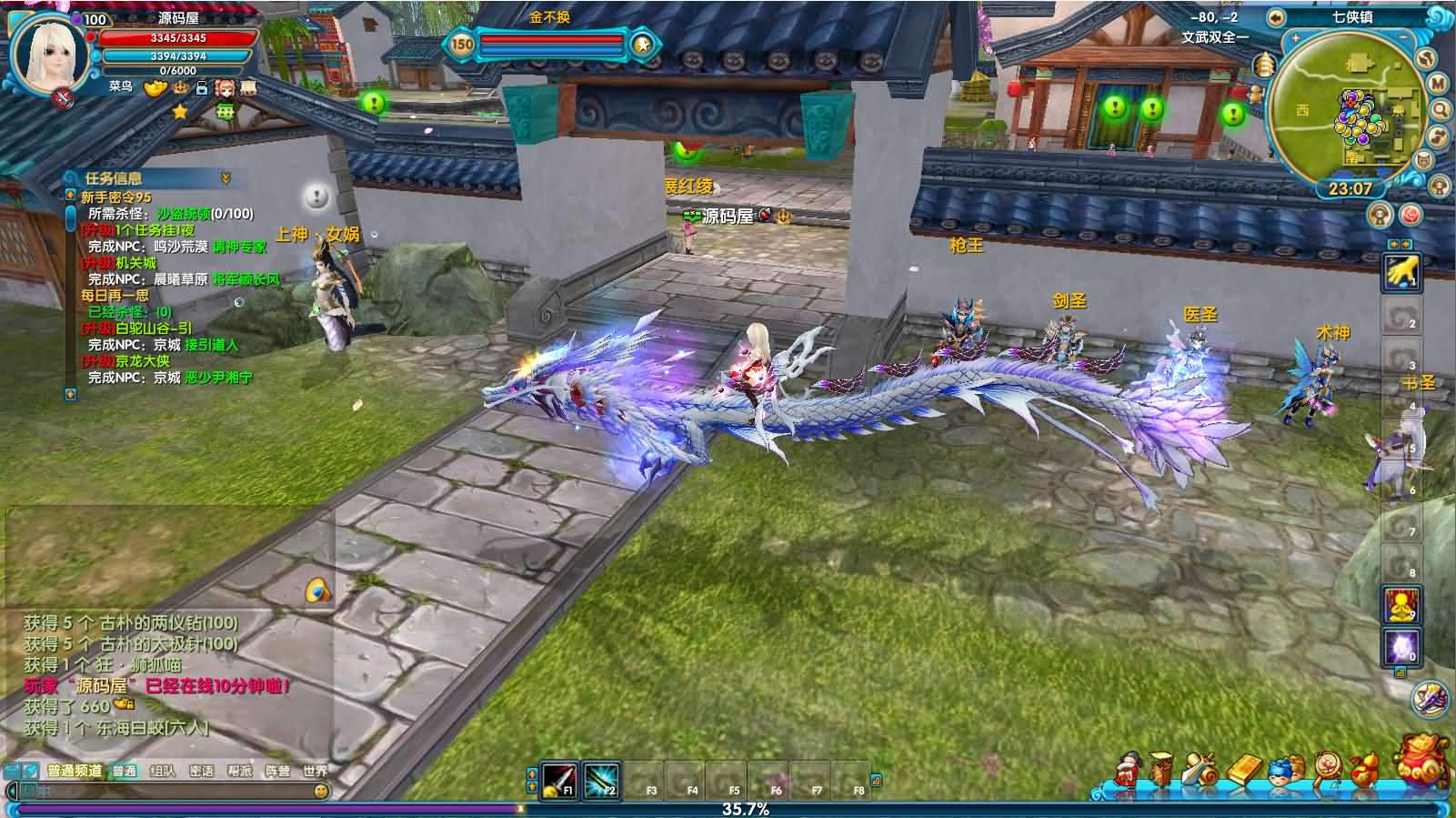Click the magnifier button beside the minimap
Viewport: 1456px width, 818px height.
1441,110
